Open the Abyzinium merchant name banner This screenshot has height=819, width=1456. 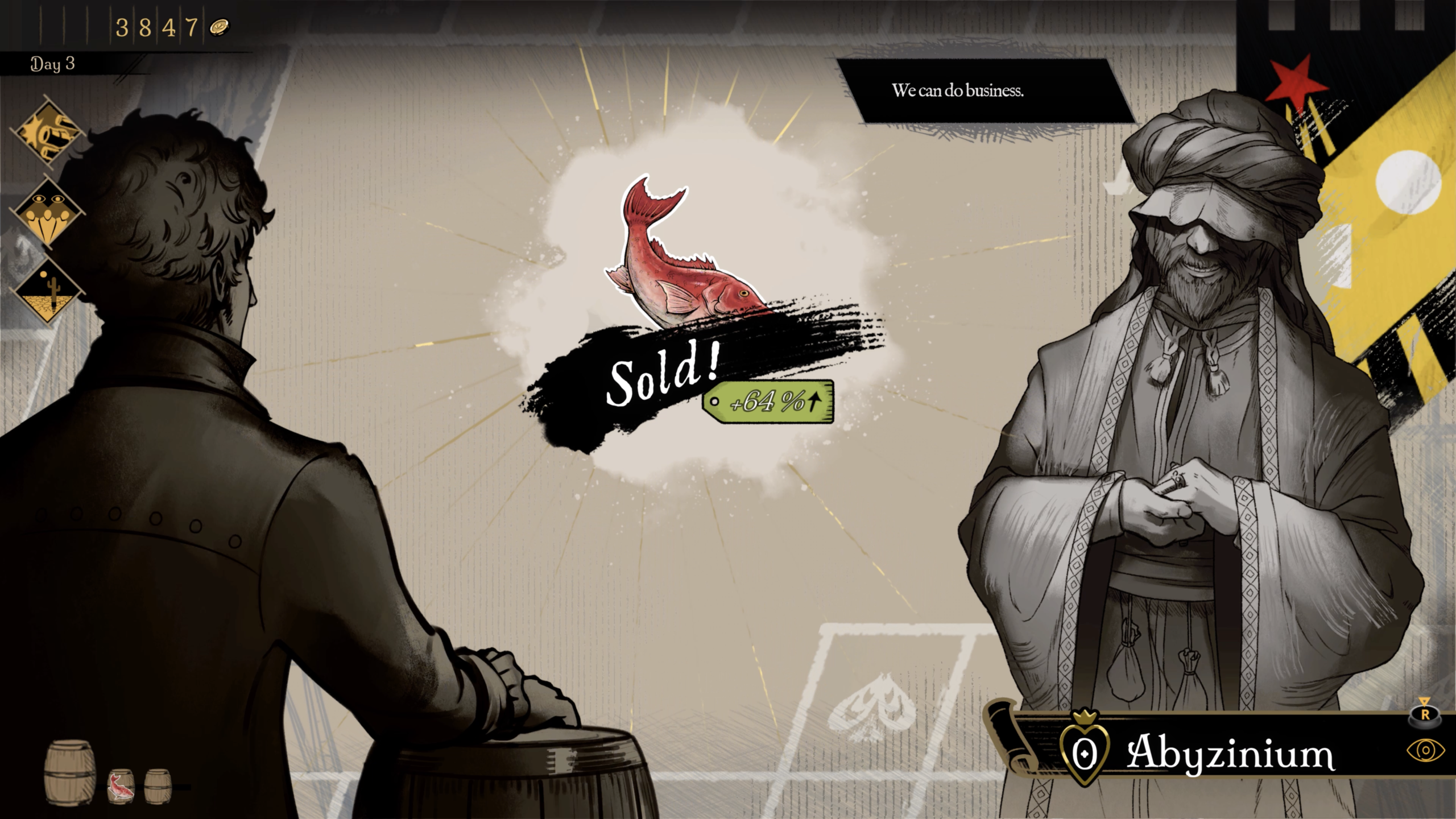(1230, 753)
